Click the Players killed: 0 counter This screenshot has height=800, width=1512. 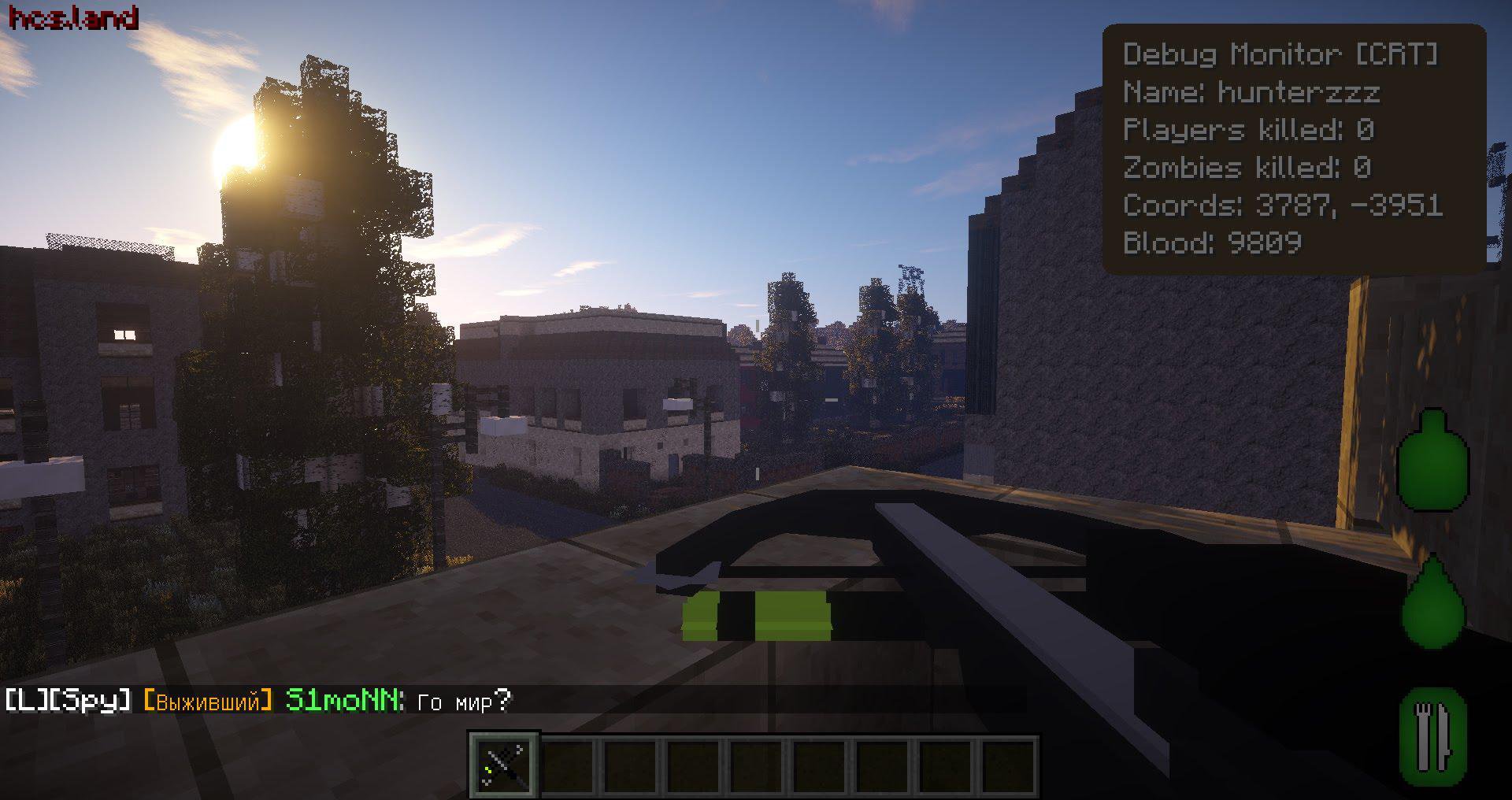point(1248,130)
